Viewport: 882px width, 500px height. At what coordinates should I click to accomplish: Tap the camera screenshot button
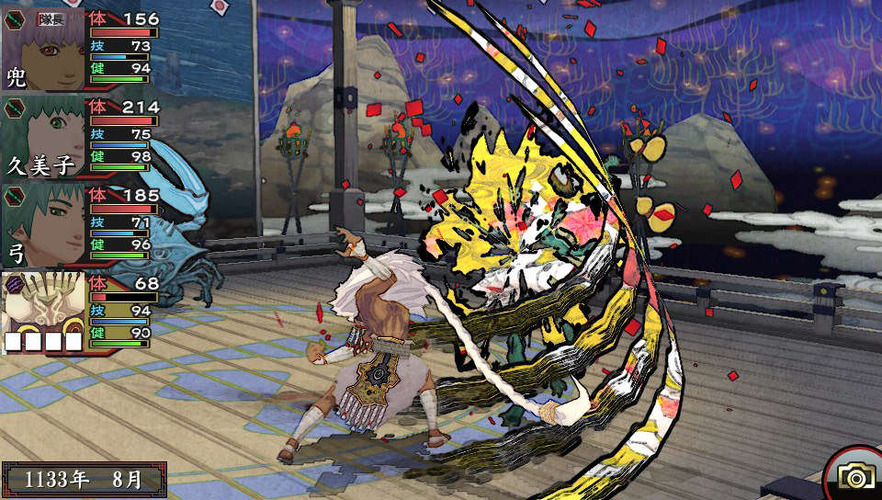pos(853,474)
